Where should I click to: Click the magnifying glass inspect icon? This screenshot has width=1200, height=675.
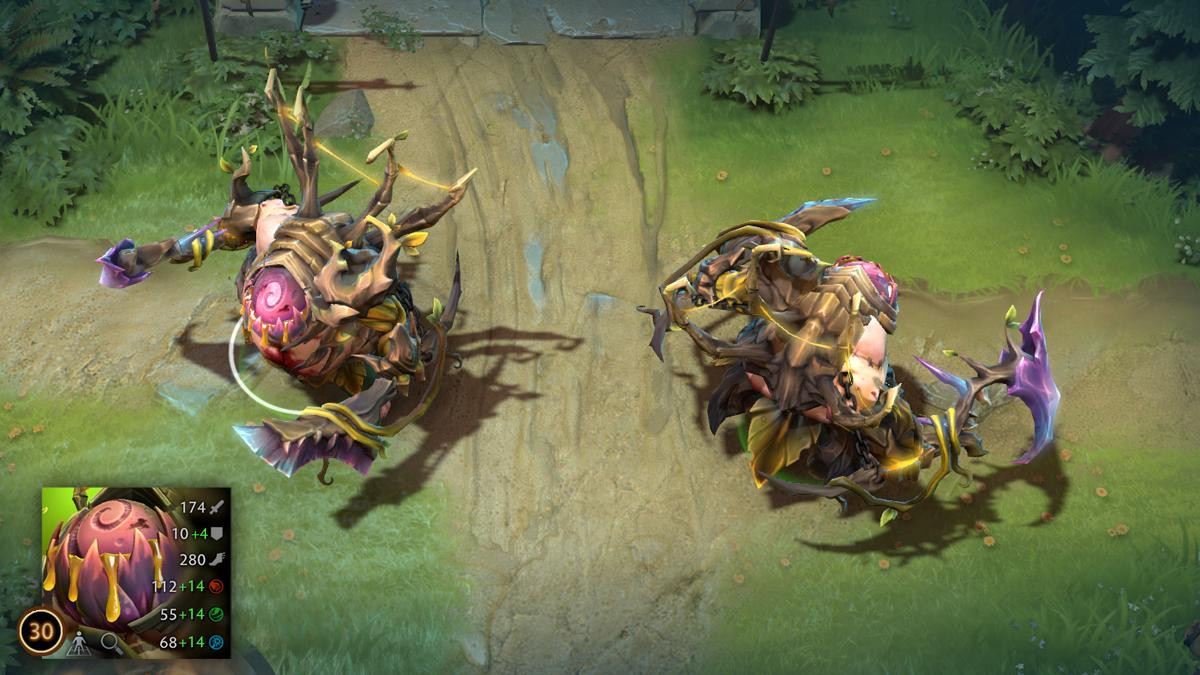109,645
